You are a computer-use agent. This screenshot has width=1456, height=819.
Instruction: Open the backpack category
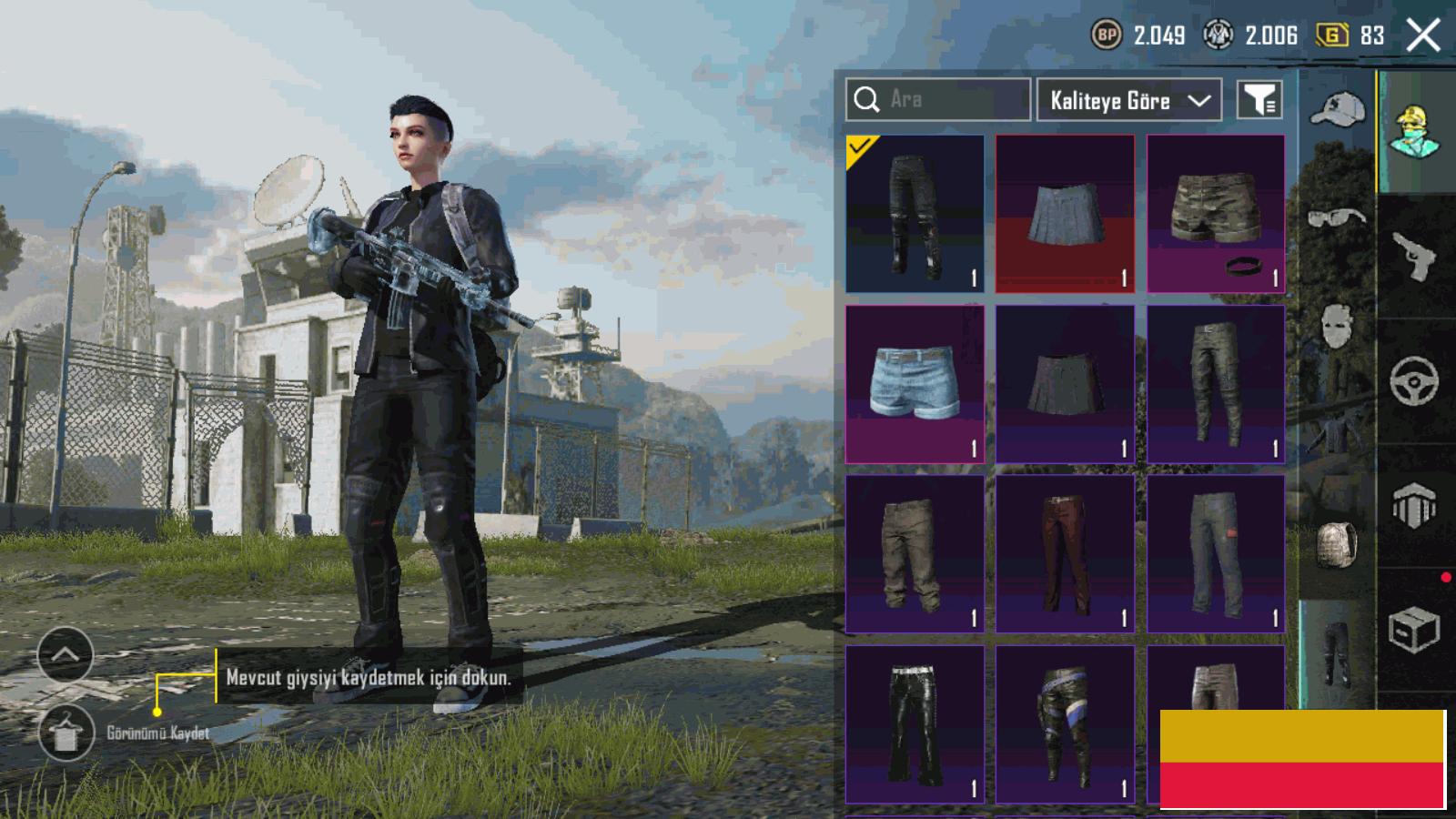pyautogui.click(x=1337, y=544)
